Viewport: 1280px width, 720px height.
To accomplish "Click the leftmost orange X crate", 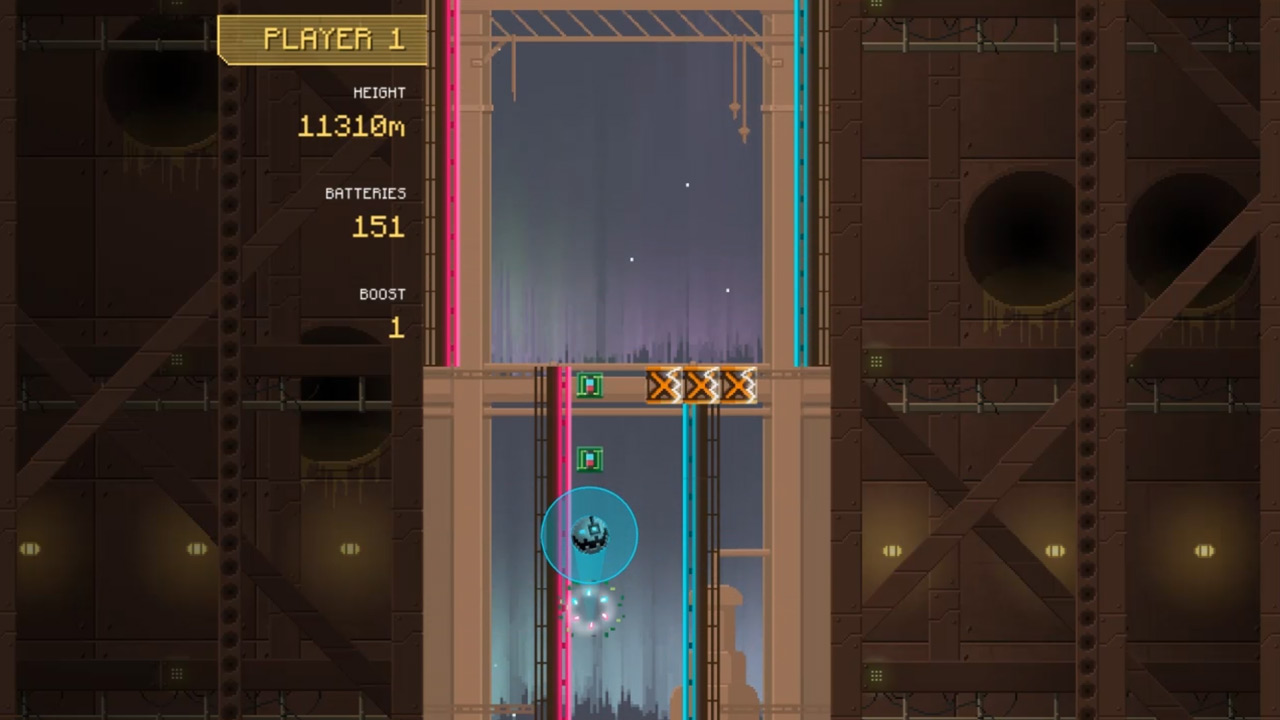I will coord(662,385).
